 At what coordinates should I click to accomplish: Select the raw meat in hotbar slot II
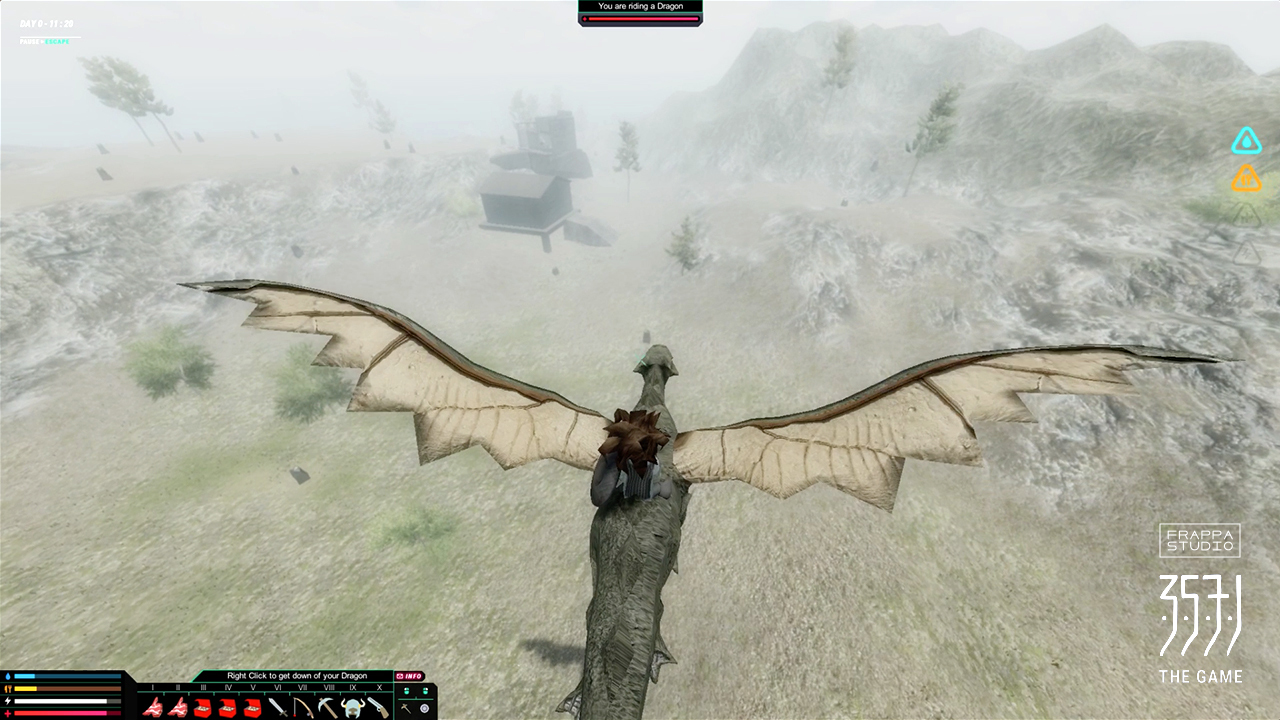(178, 707)
